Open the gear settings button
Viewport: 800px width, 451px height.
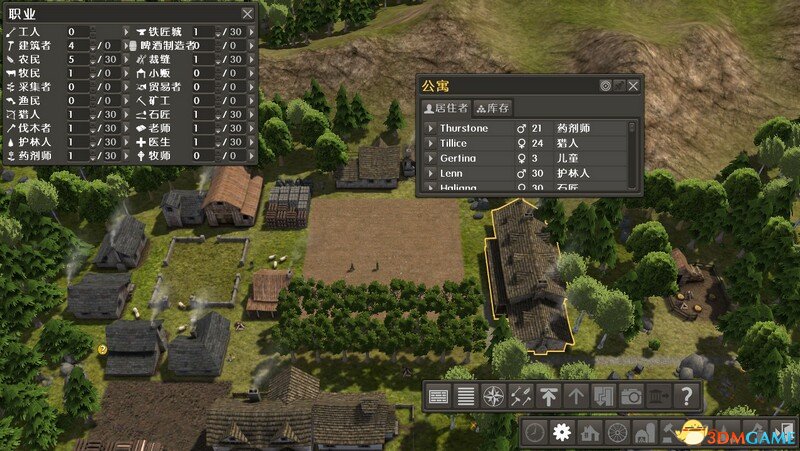tap(562, 433)
